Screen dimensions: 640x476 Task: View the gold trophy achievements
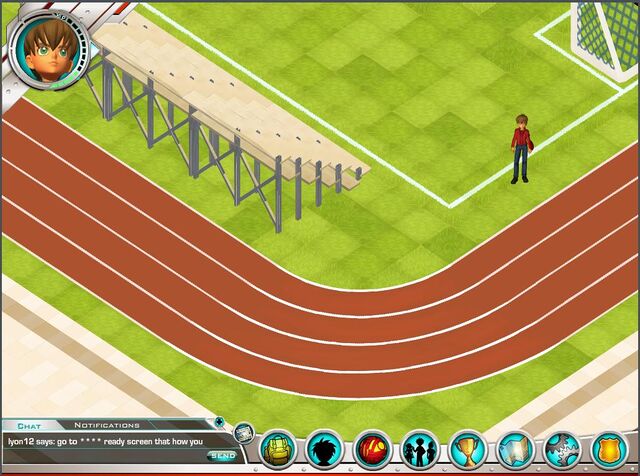point(466,450)
